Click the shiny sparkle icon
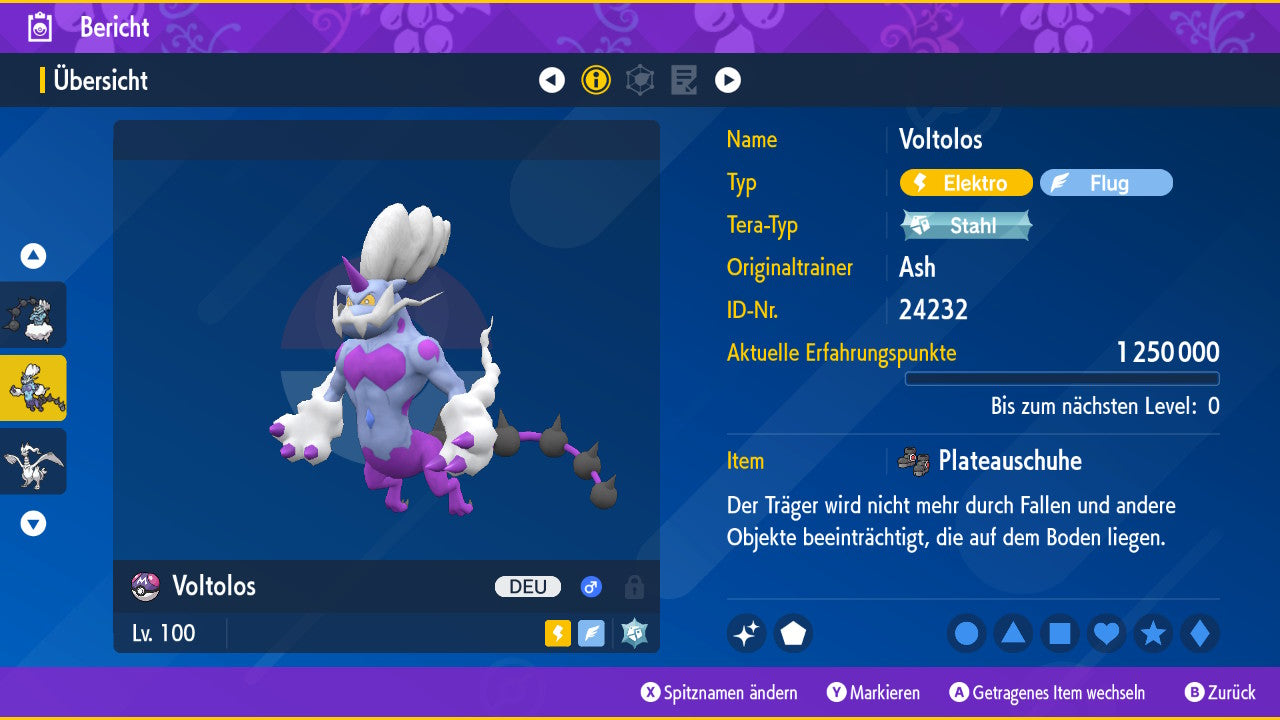Screen dimensions: 1280x720 [x=746, y=634]
